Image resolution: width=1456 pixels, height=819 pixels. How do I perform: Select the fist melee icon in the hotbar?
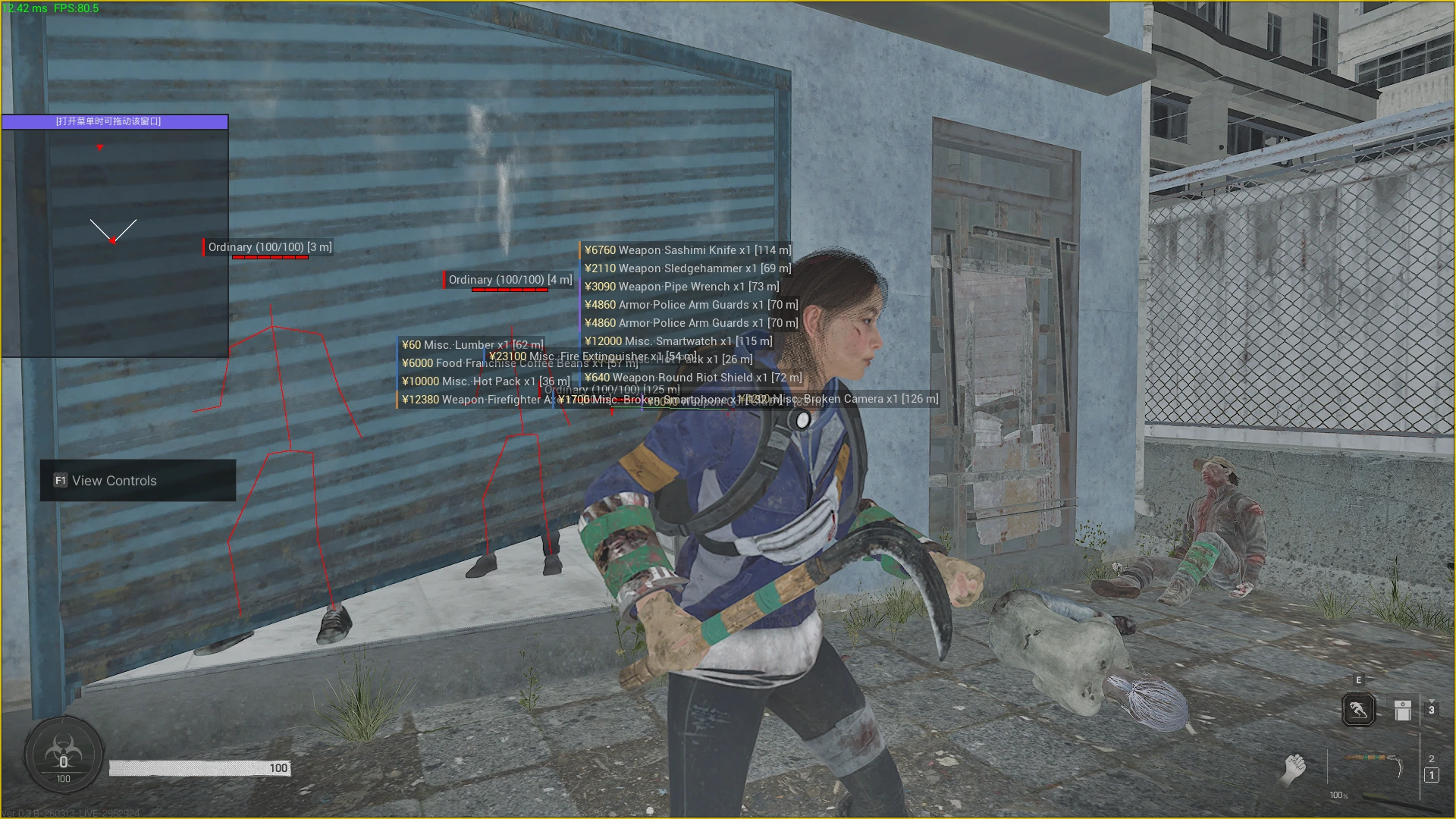pos(1294,768)
